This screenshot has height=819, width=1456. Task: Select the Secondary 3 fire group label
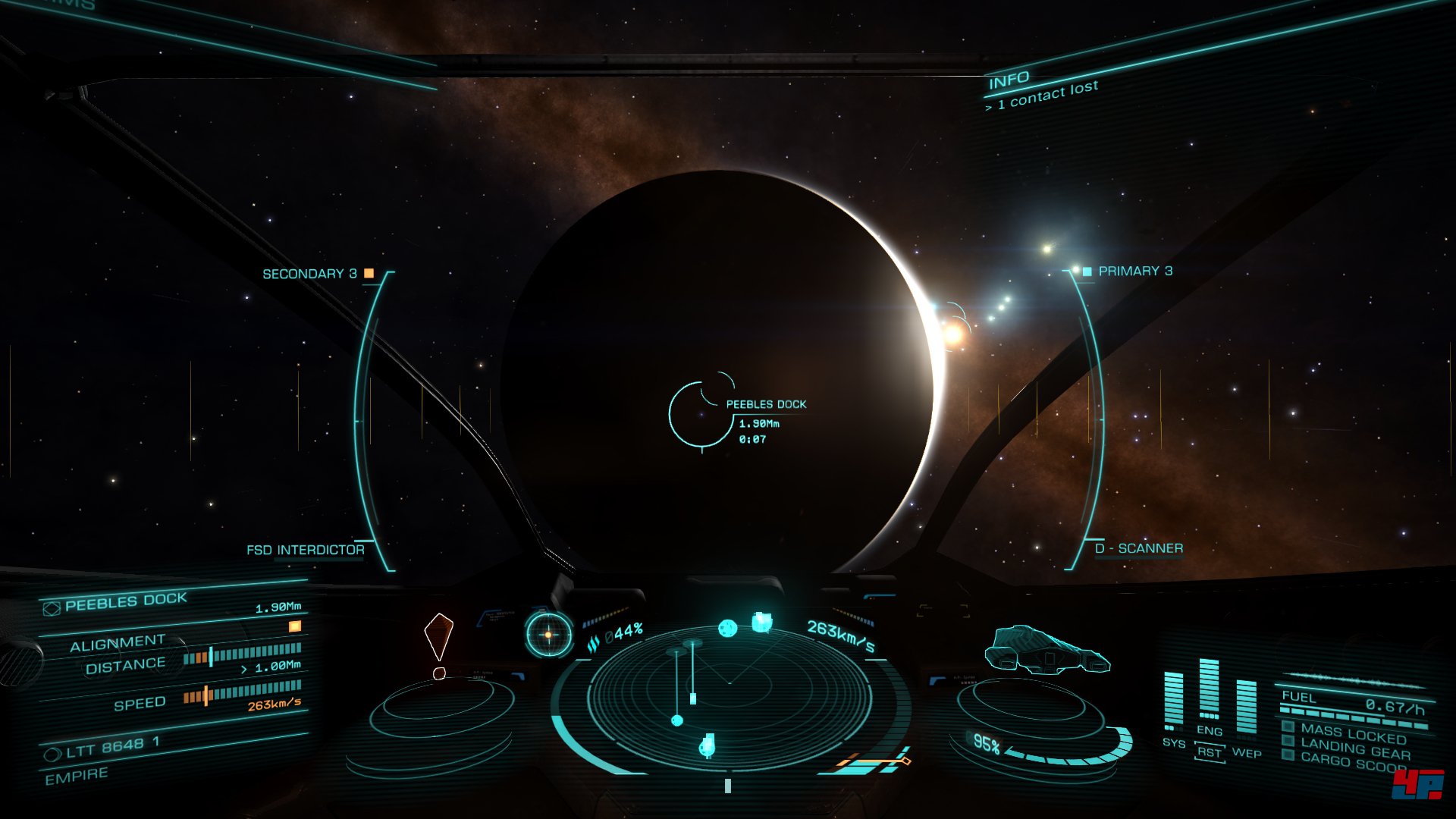click(309, 274)
